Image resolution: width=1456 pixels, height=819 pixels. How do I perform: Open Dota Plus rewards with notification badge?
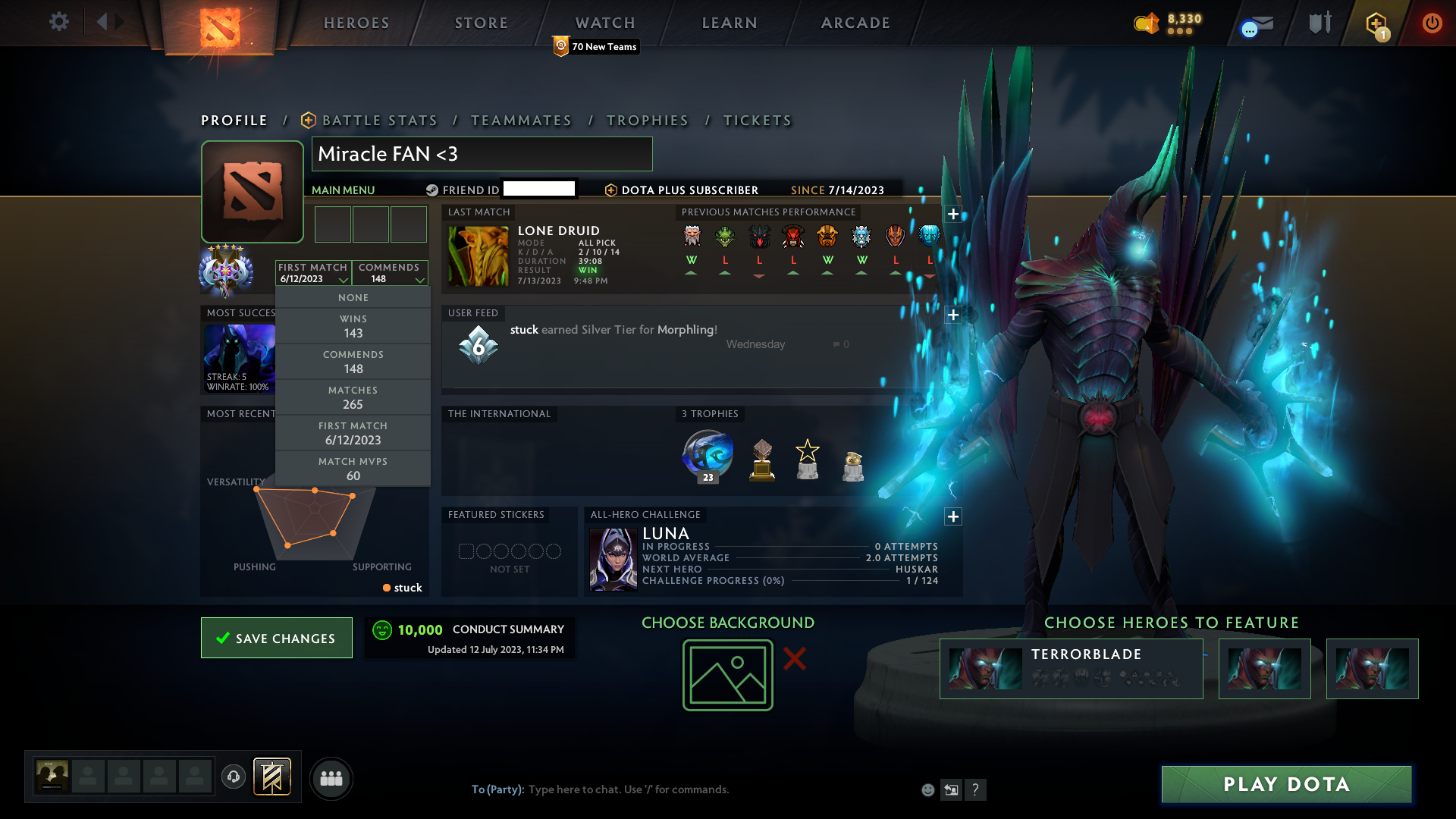point(1377,23)
